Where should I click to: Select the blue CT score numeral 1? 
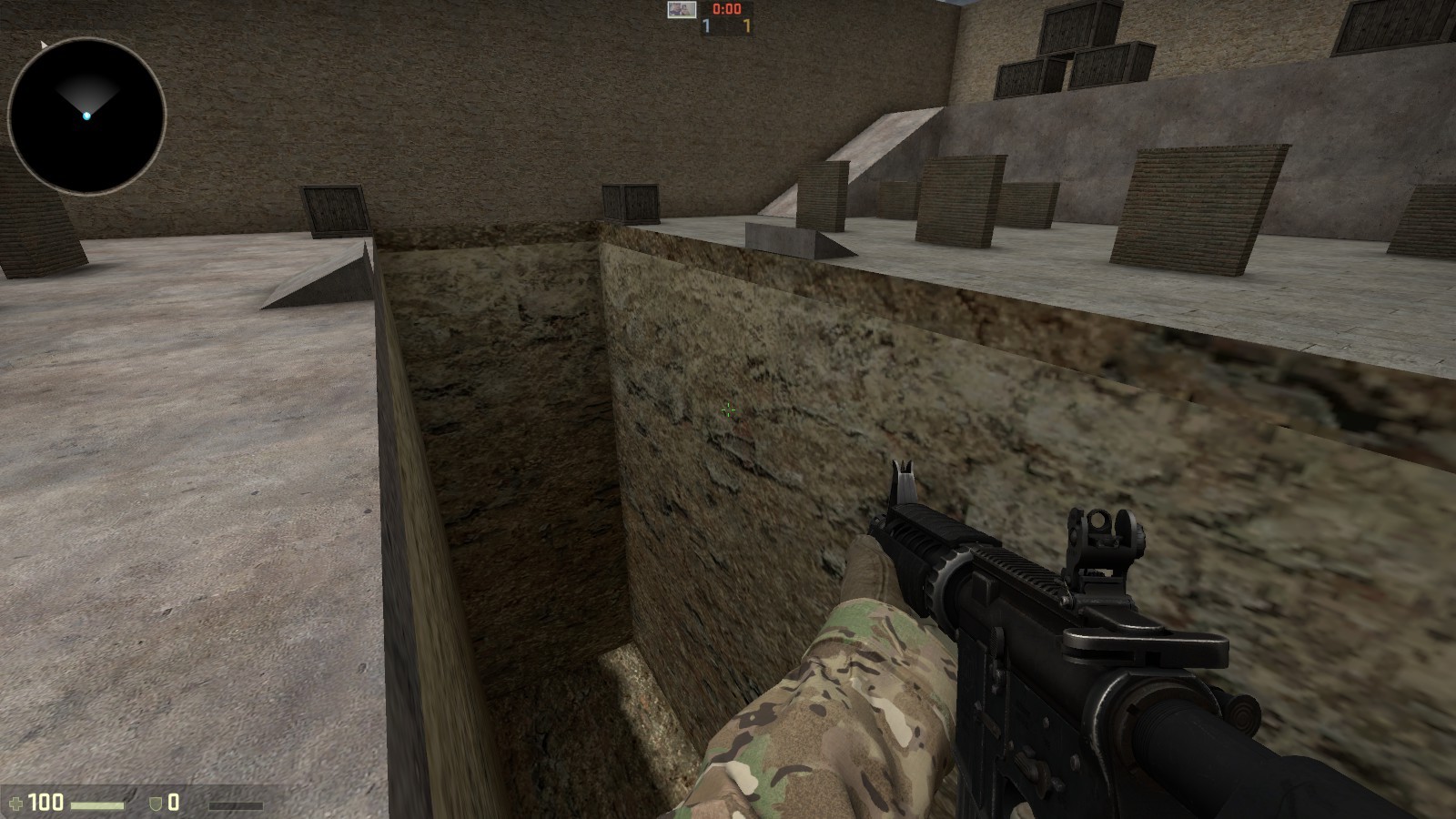point(705,26)
